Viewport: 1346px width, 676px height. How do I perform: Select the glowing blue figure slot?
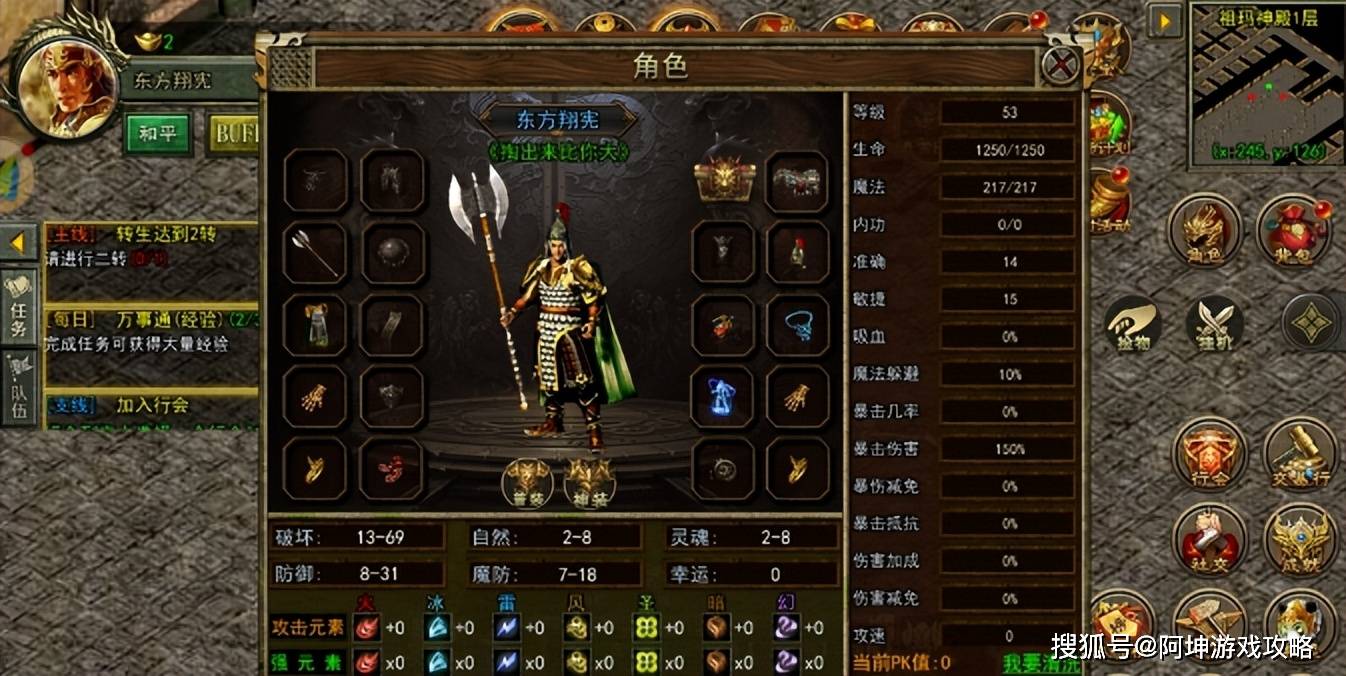[x=723, y=397]
